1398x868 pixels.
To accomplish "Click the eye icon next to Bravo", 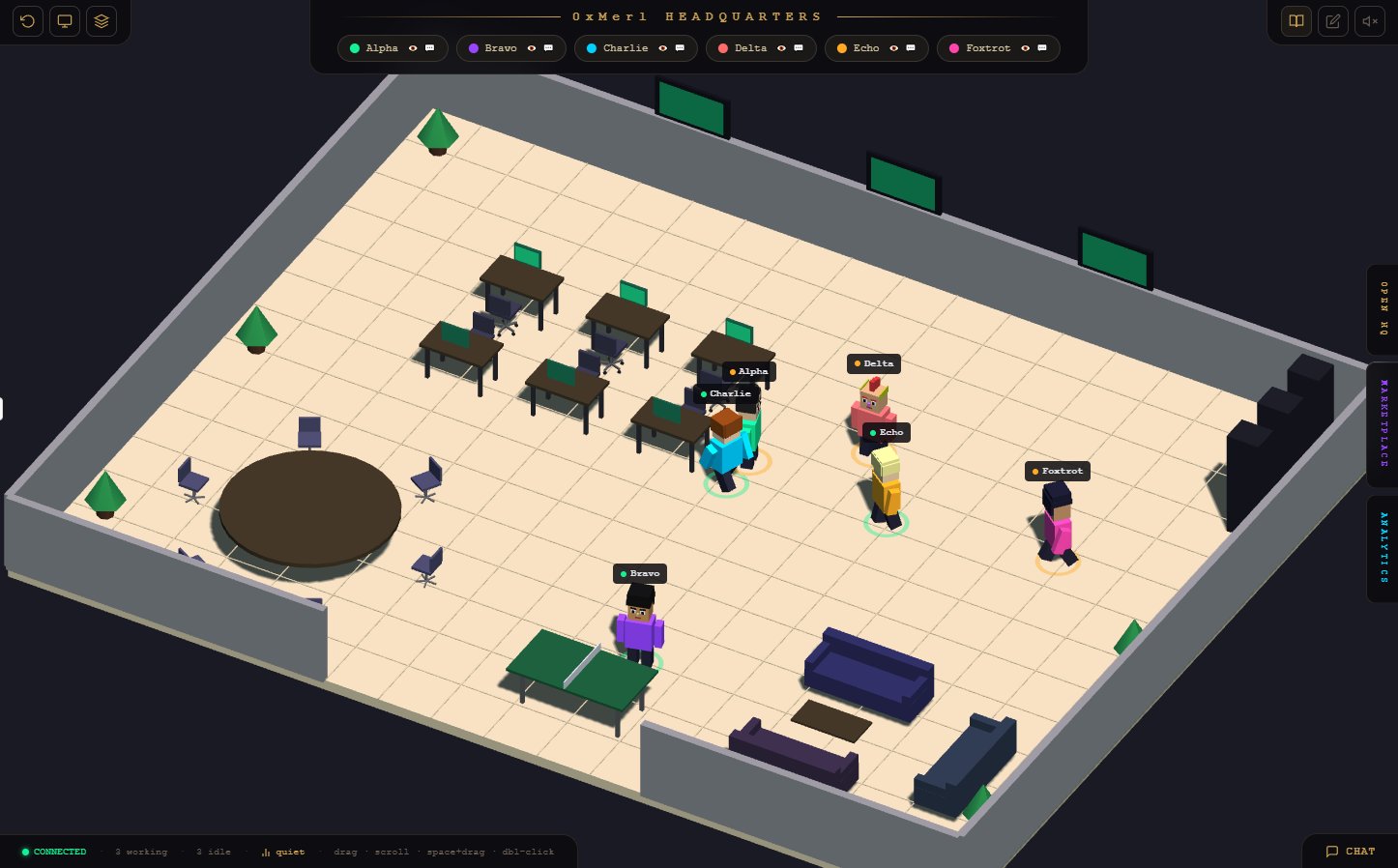I will click(x=532, y=48).
